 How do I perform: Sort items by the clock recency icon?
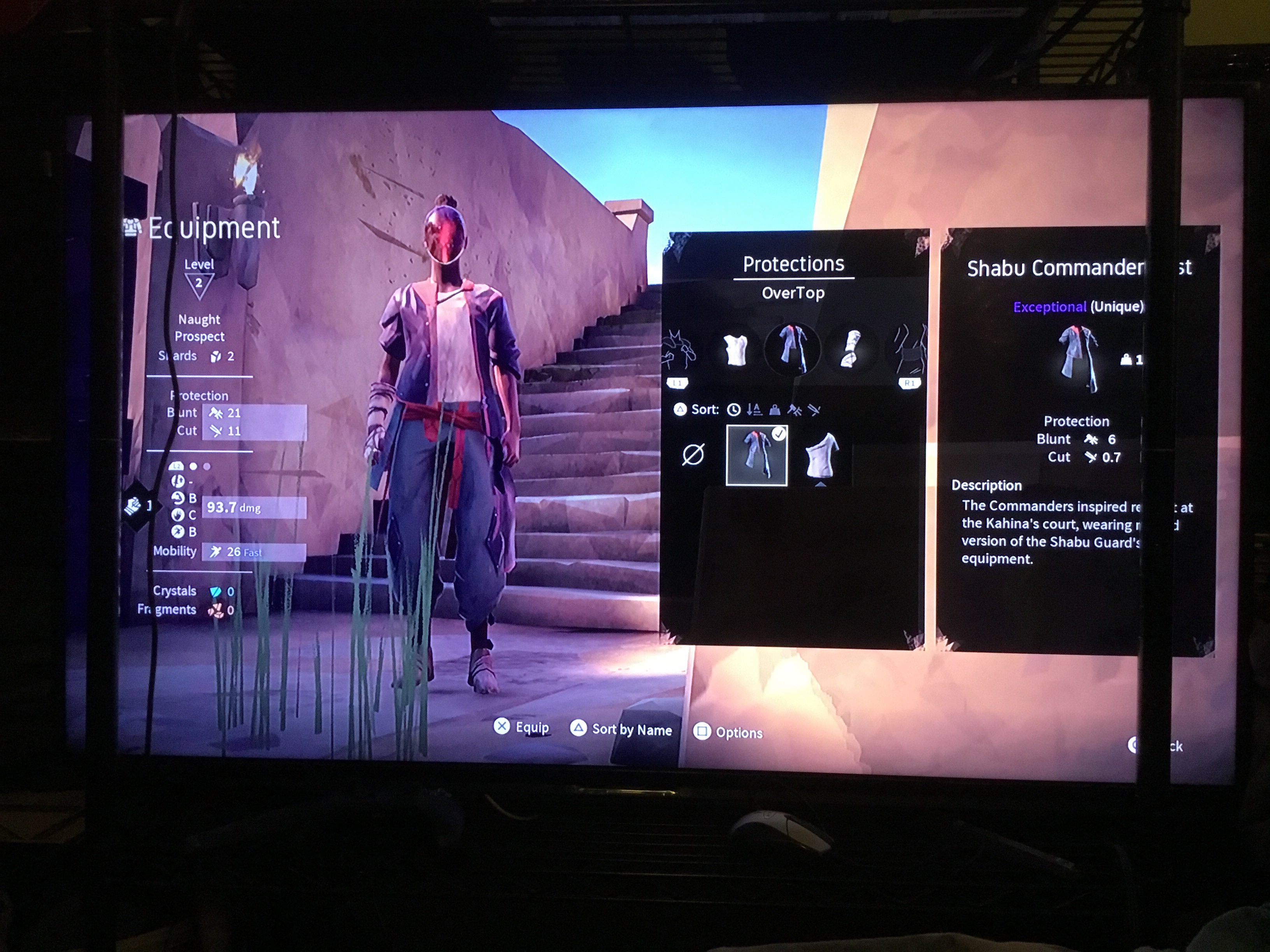(x=733, y=410)
